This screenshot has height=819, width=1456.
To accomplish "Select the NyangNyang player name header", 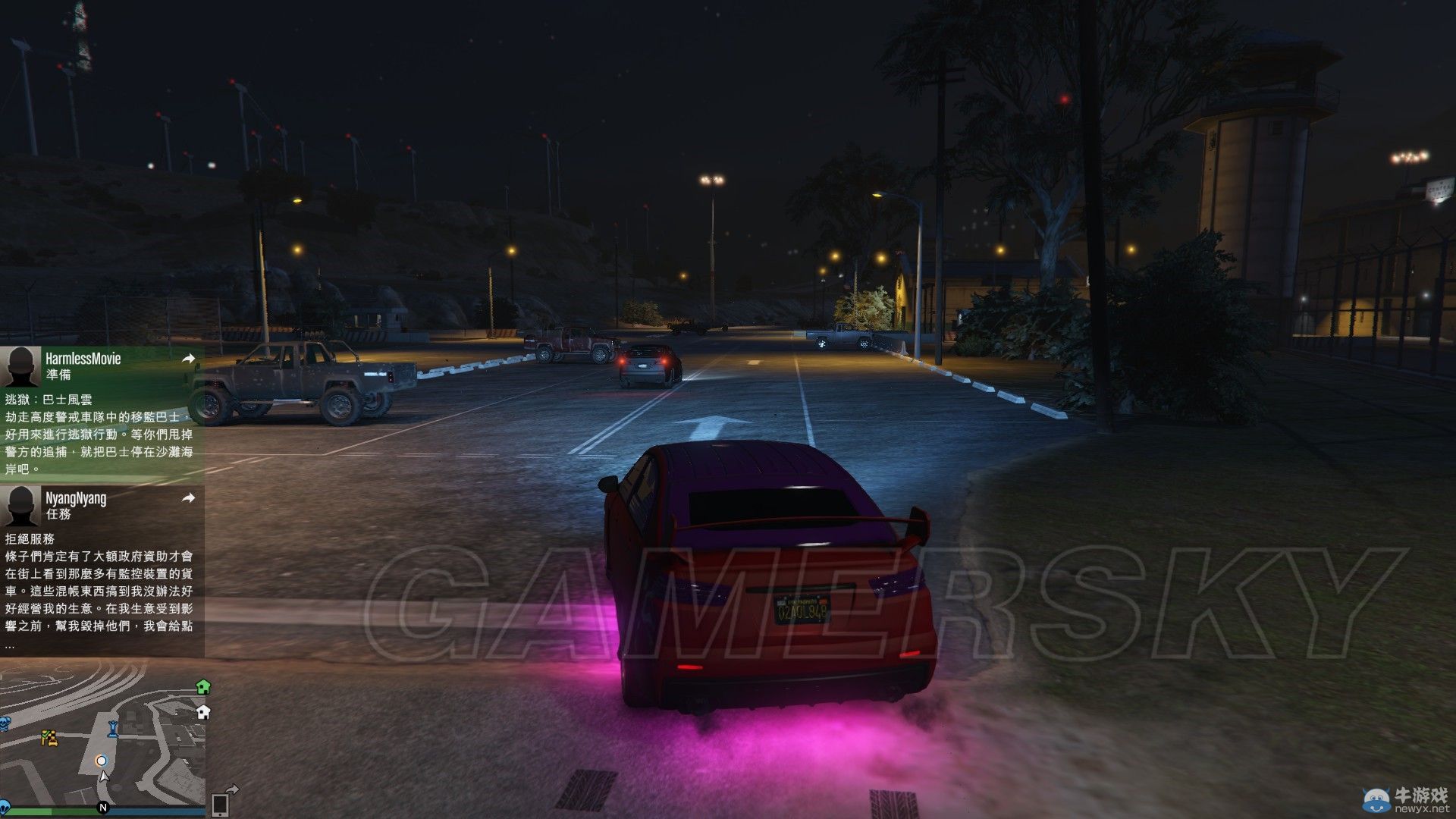I will tap(76, 497).
